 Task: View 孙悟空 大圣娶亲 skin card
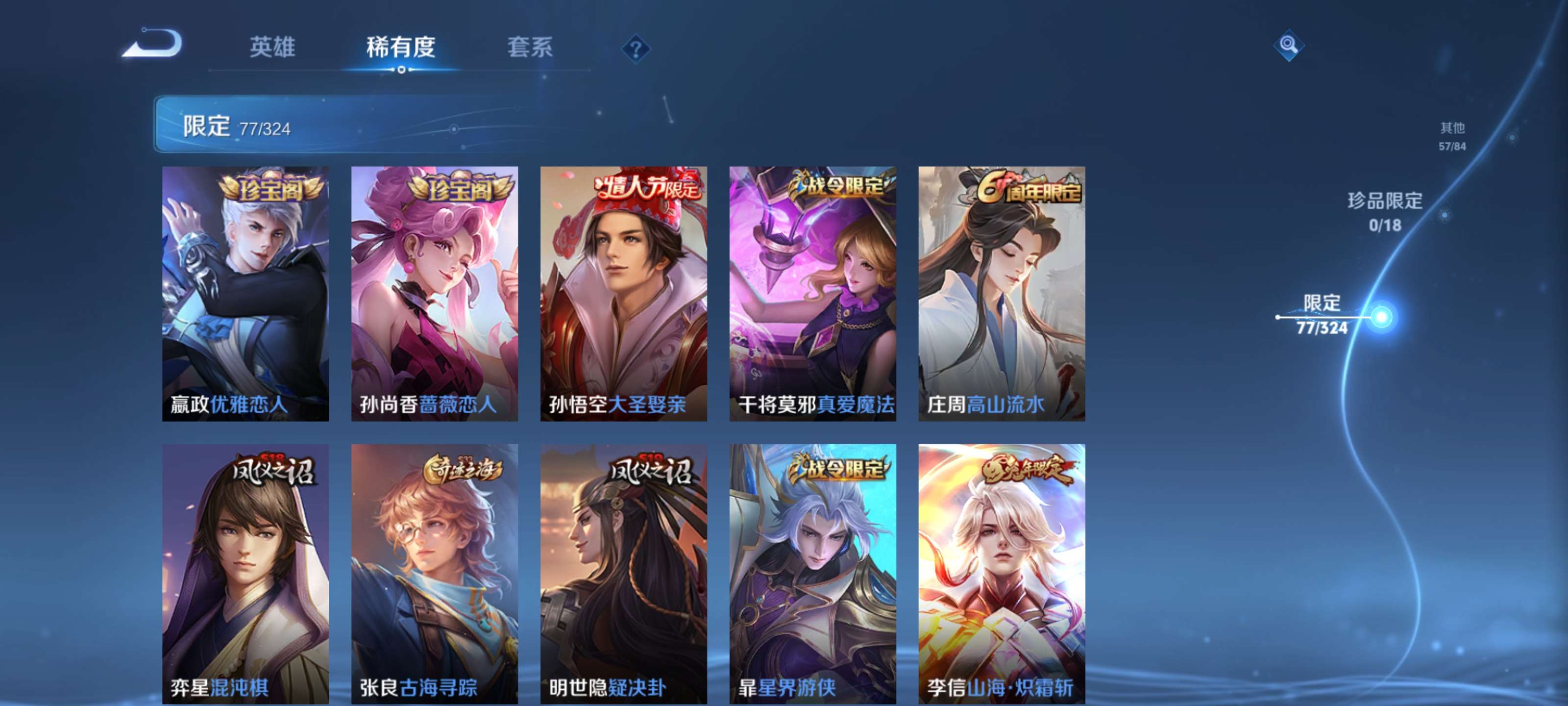[x=624, y=294]
